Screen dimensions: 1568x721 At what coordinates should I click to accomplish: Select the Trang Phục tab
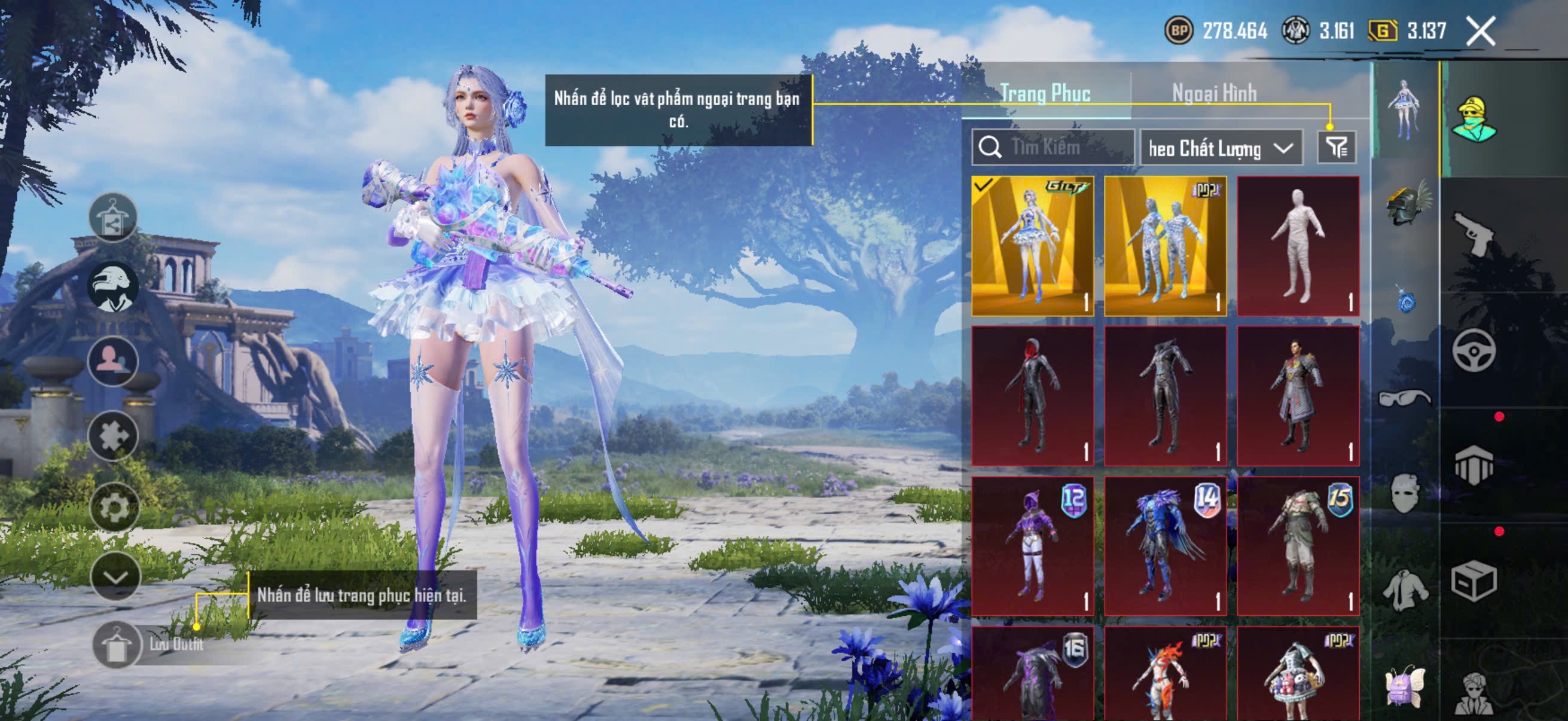pyautogui.click(x=1045, y=93)
